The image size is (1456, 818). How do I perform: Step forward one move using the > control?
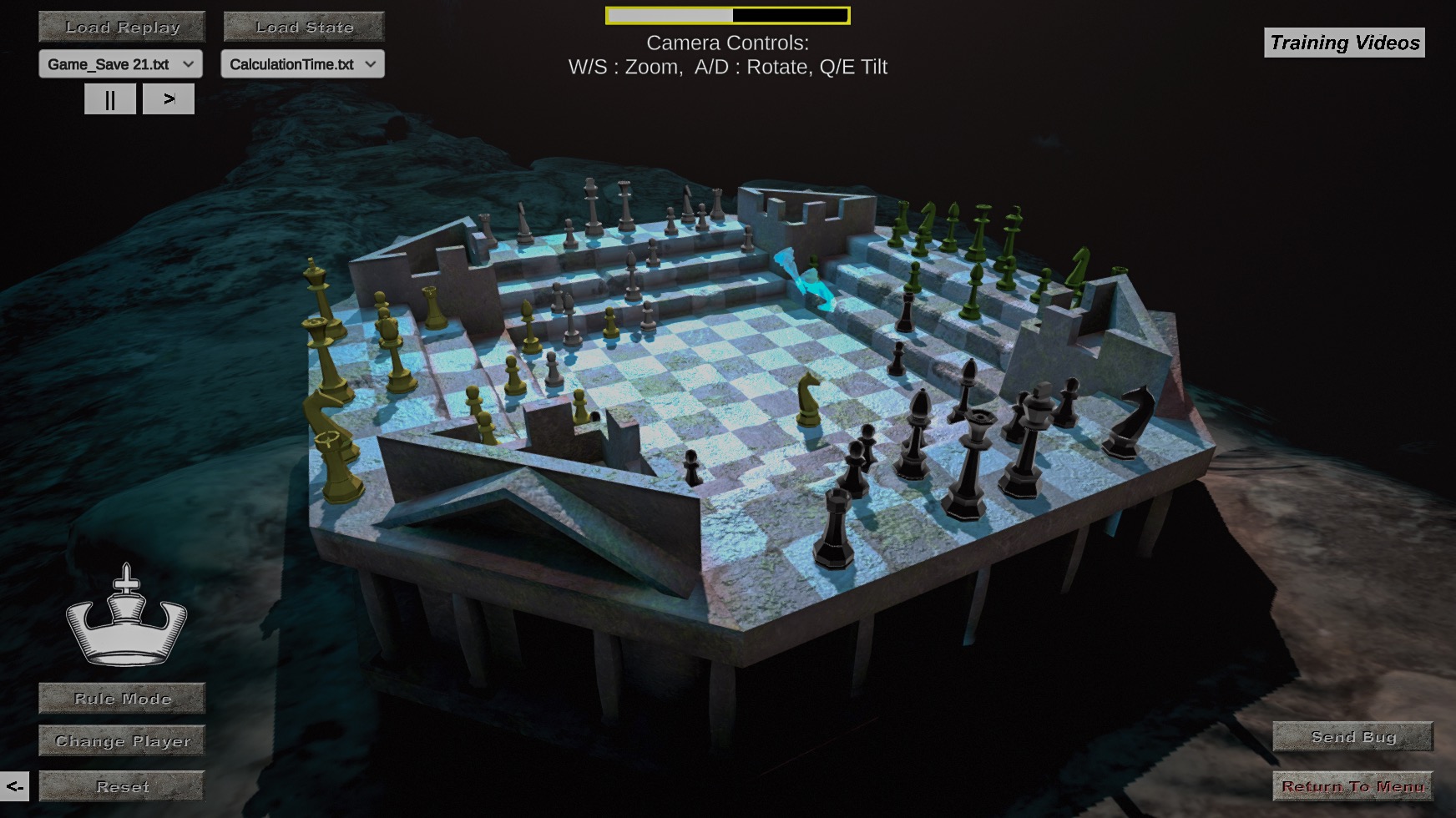point(169,98)
